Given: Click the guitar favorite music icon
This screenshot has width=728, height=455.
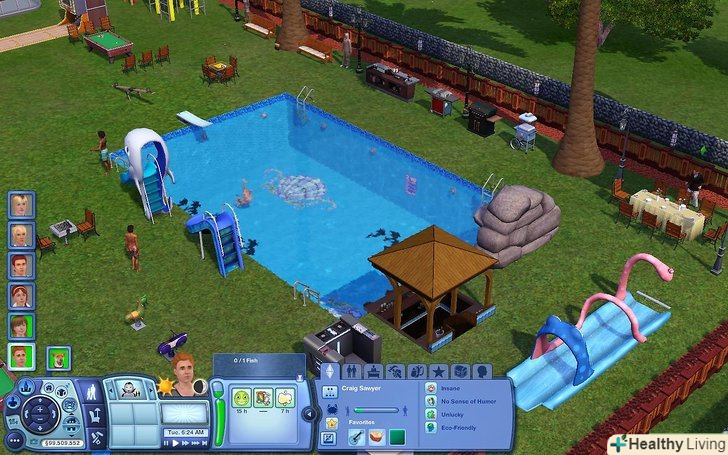Looking at the screenshot, I should (355, 437).
